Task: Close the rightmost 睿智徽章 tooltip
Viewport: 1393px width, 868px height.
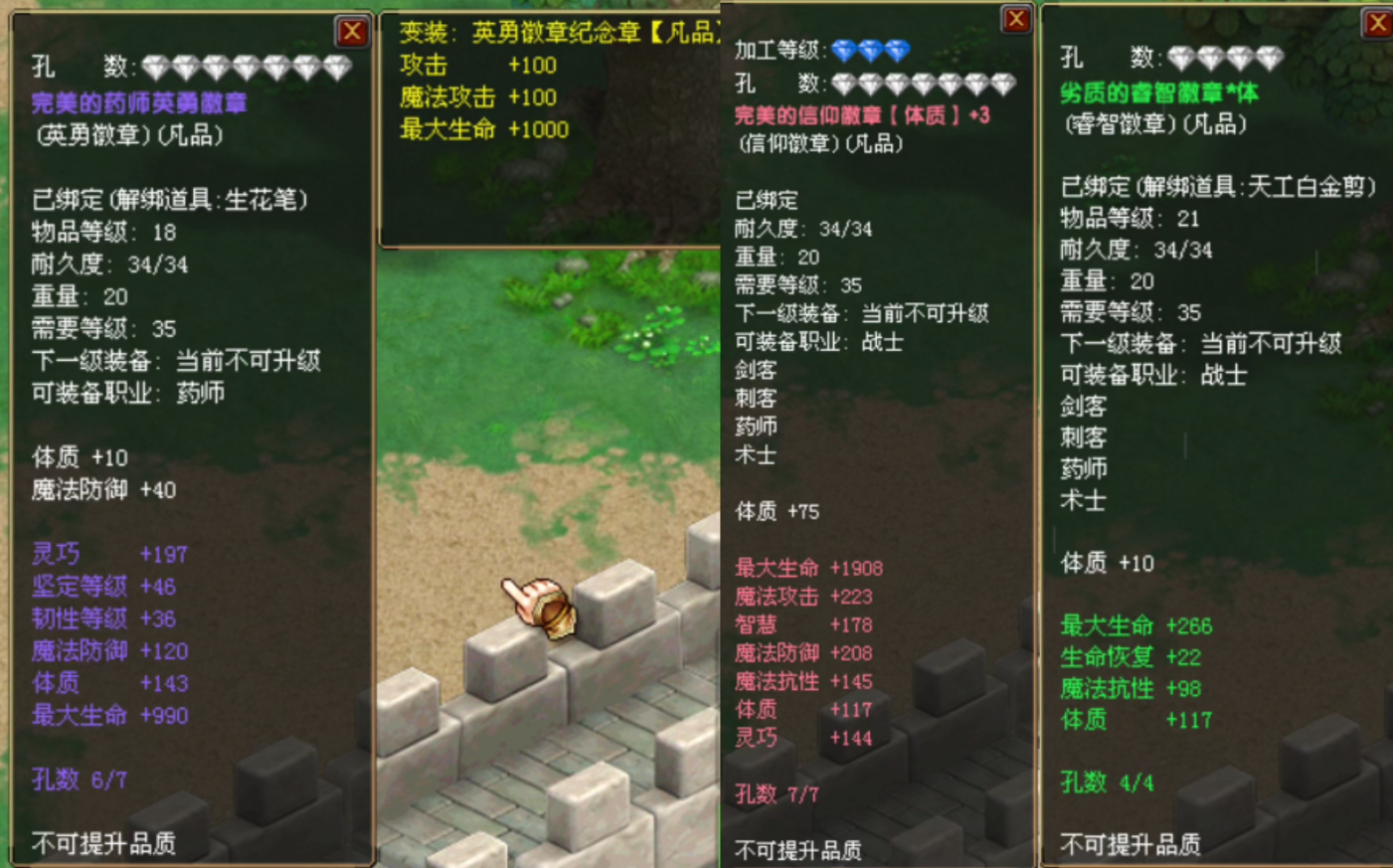Action: pos(1380,25)
